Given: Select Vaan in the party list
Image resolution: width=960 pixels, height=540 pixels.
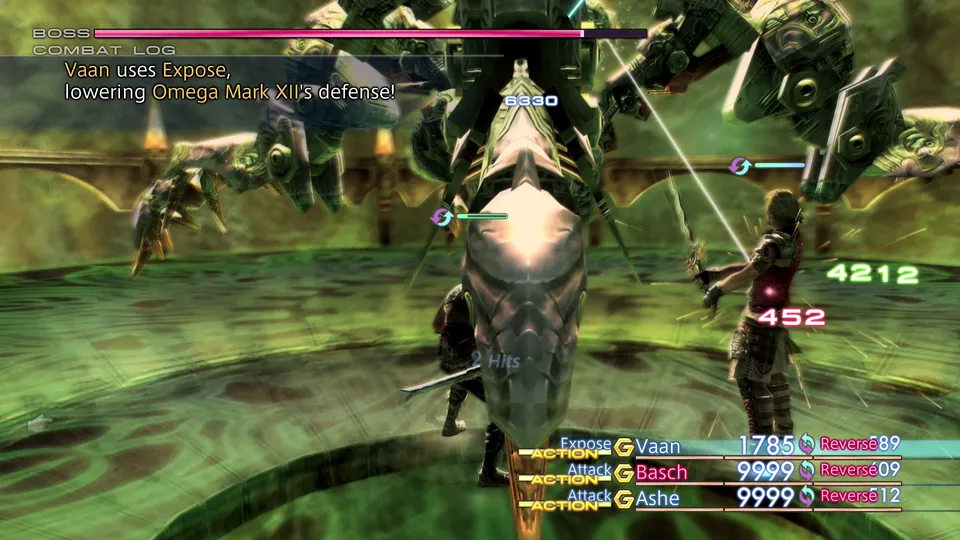Looking at the screenshot, I should 657,446.
